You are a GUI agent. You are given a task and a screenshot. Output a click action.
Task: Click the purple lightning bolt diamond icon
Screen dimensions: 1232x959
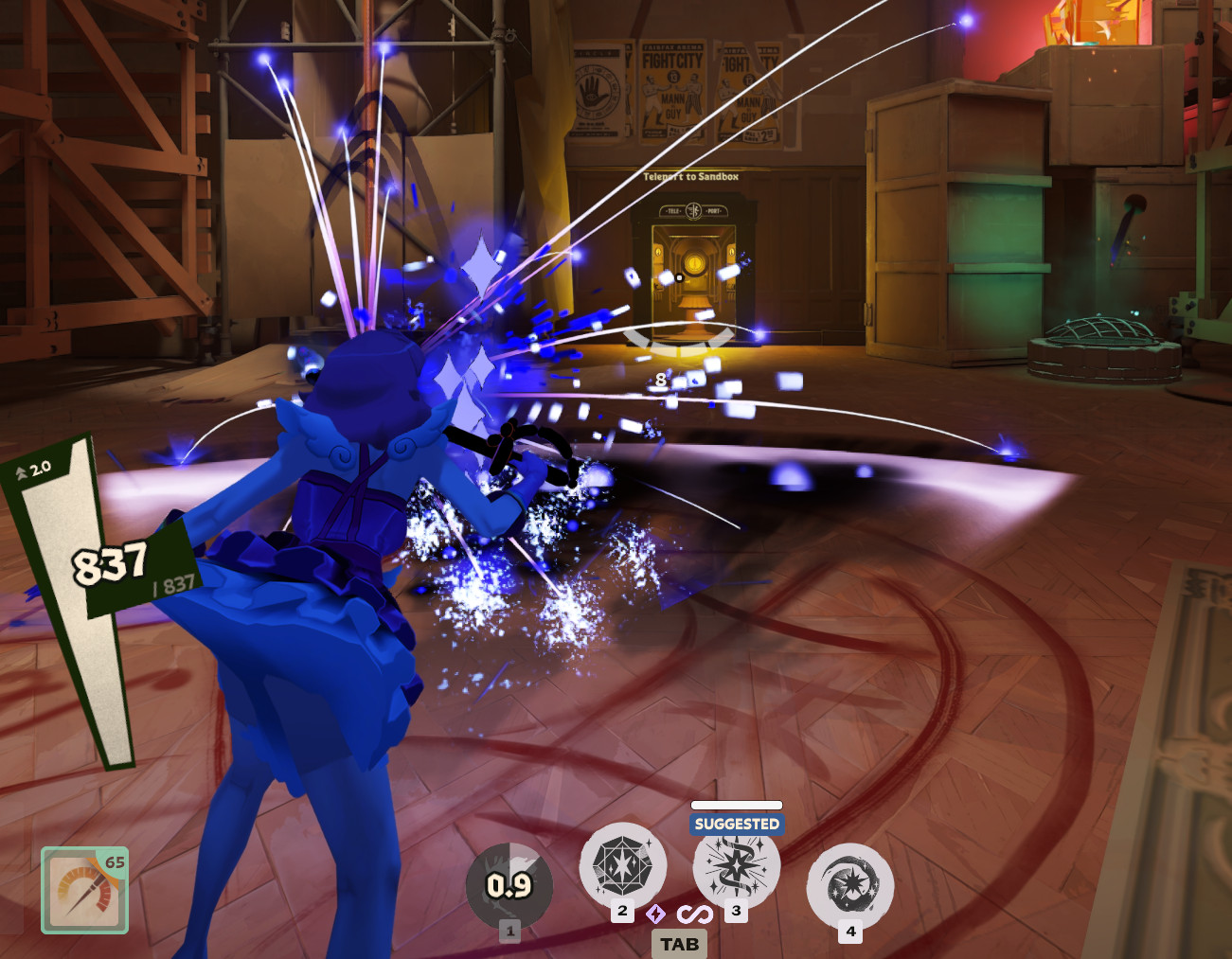tap(655, 914)
